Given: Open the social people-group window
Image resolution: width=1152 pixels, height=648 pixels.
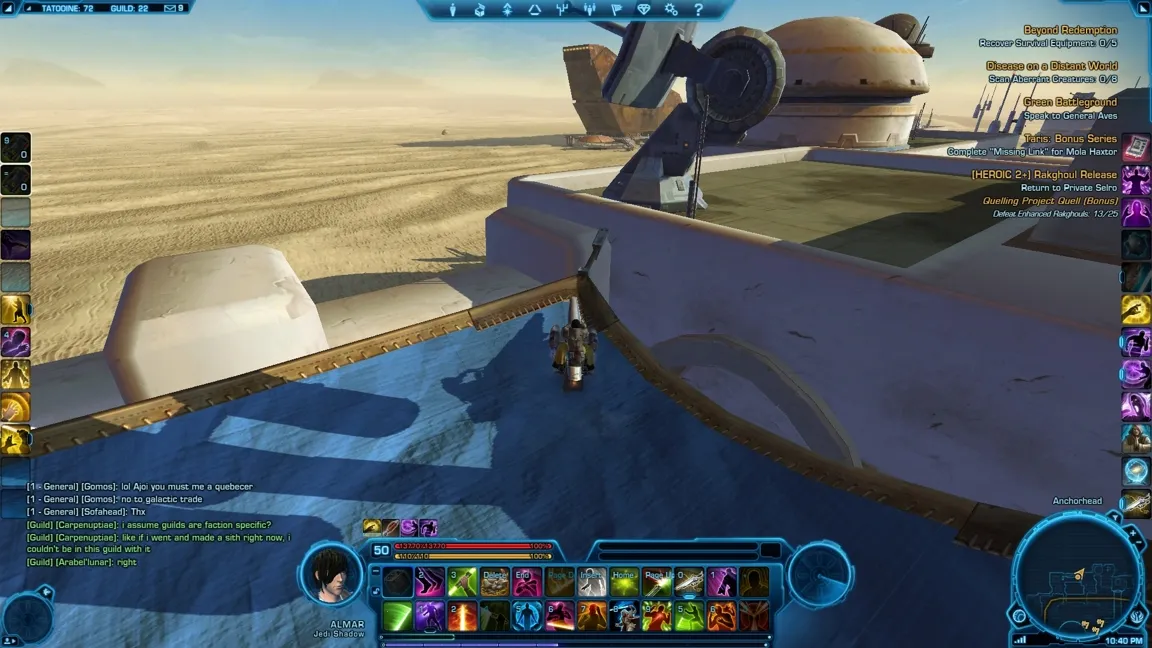Looking at the screenshot, I should [x=589, y=10].
